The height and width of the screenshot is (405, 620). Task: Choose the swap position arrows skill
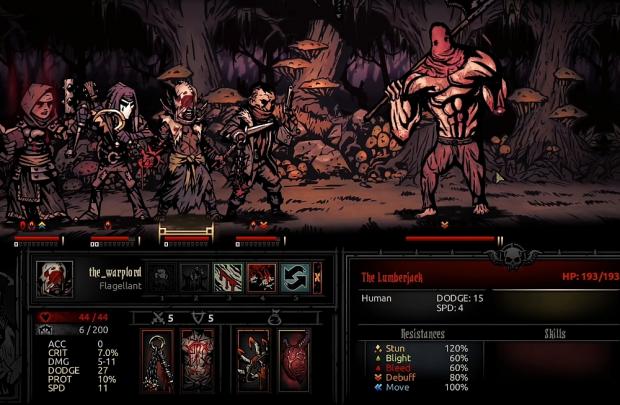point(295,277)
